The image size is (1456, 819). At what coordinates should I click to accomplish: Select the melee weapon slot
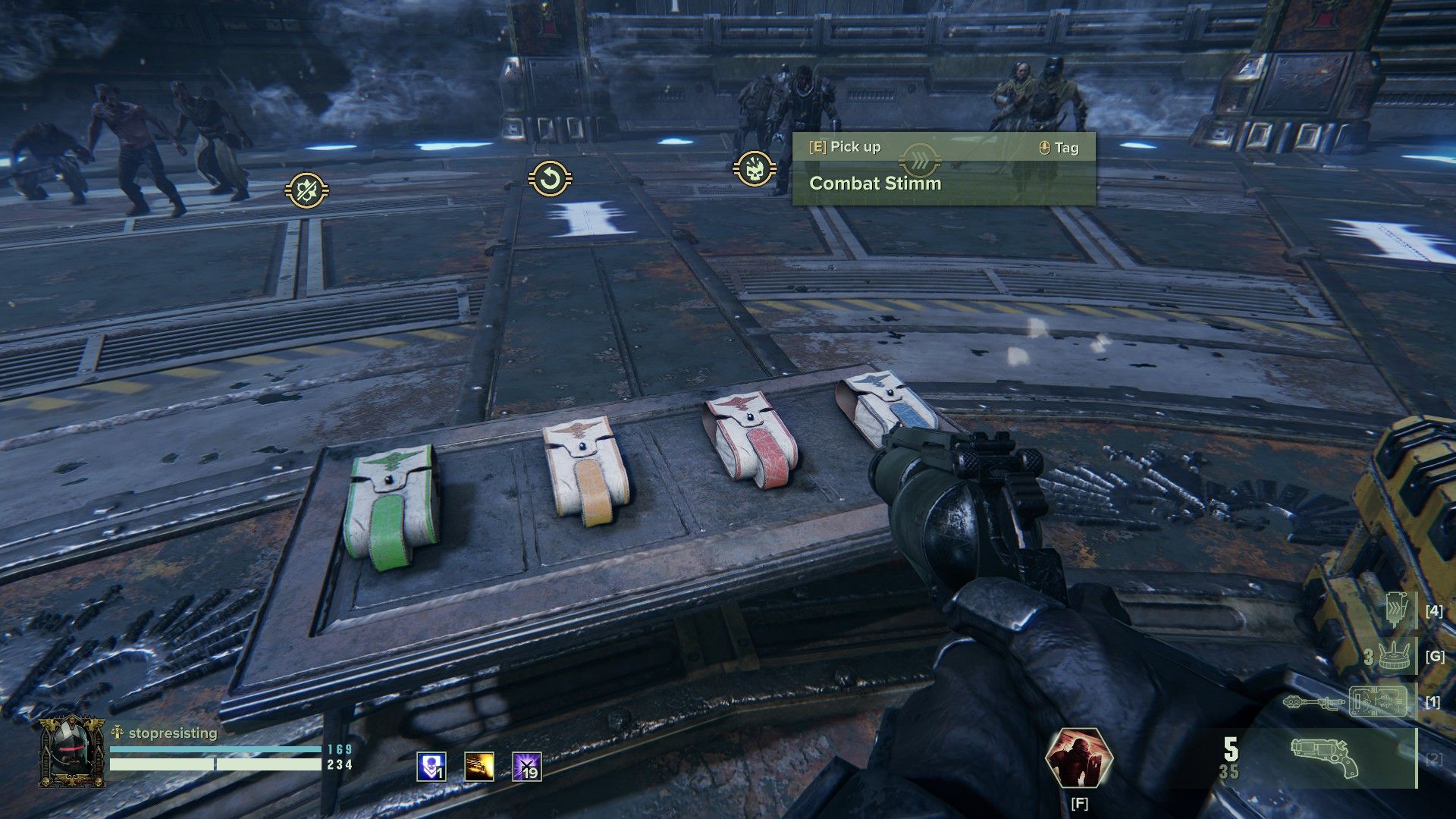[x=1351, y=702]
